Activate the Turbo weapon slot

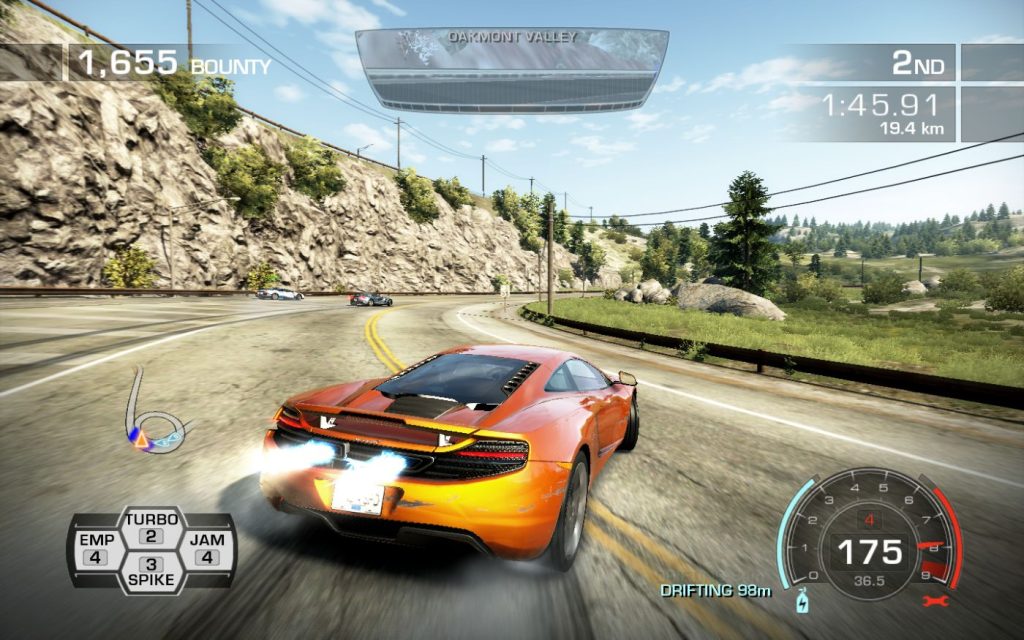click(x=152, y=528)
